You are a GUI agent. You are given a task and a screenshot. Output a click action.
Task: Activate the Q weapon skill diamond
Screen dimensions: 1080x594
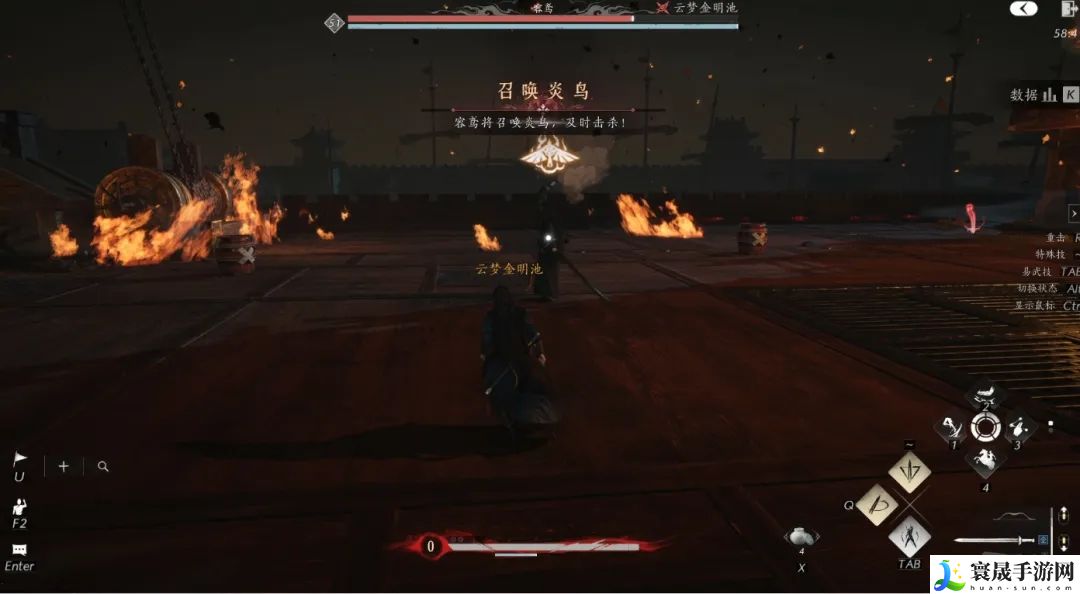click(878, 505)
